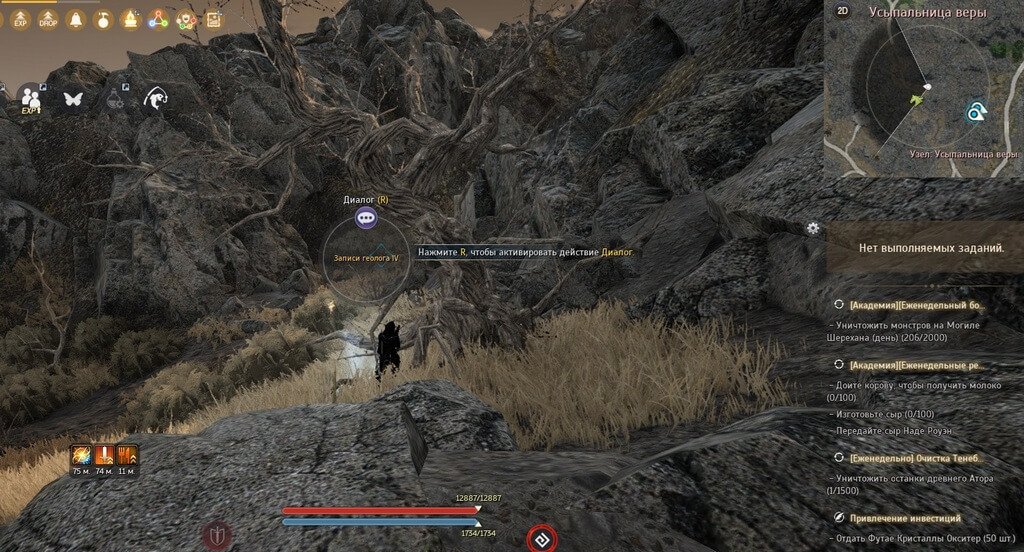Click the red circular diamond-arrow icon
The width and height of the screenshot is (1024, 552).
[x=542, y=539]
